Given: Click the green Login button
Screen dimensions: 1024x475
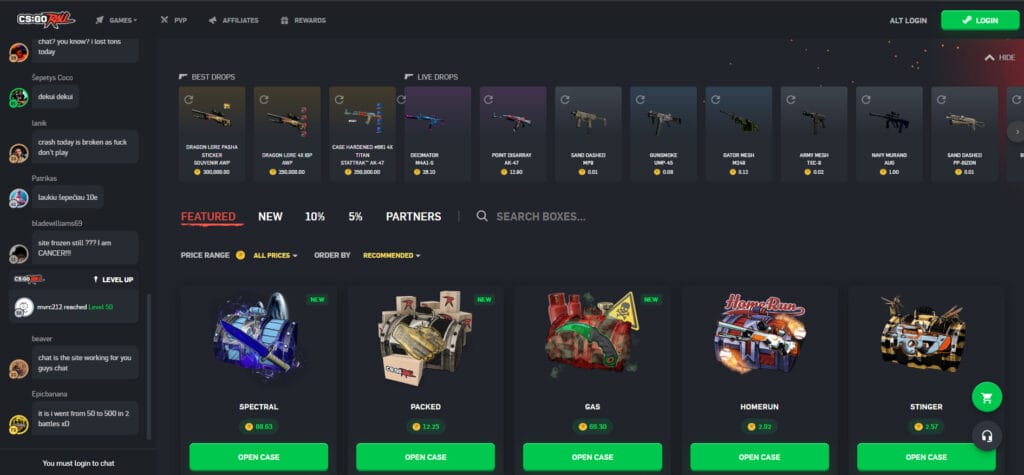Looking at the screenshot, I should point(980,20).
